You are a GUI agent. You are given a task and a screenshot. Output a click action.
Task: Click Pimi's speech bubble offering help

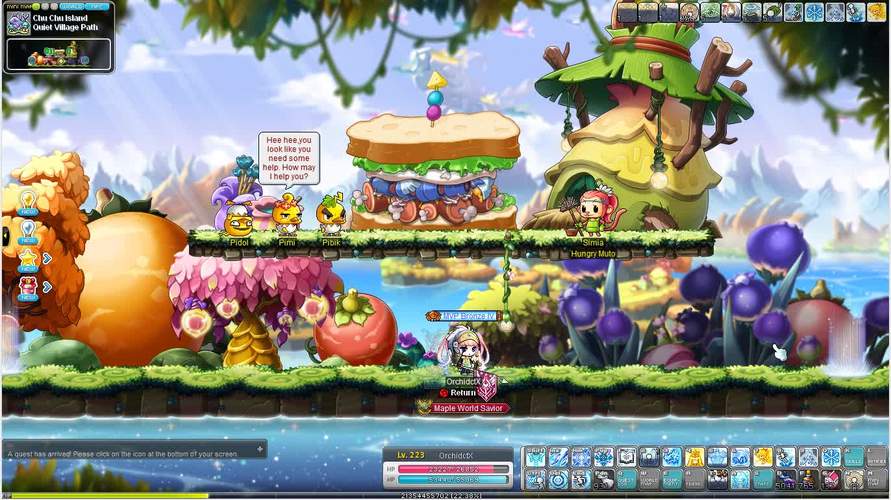(289, 158)
